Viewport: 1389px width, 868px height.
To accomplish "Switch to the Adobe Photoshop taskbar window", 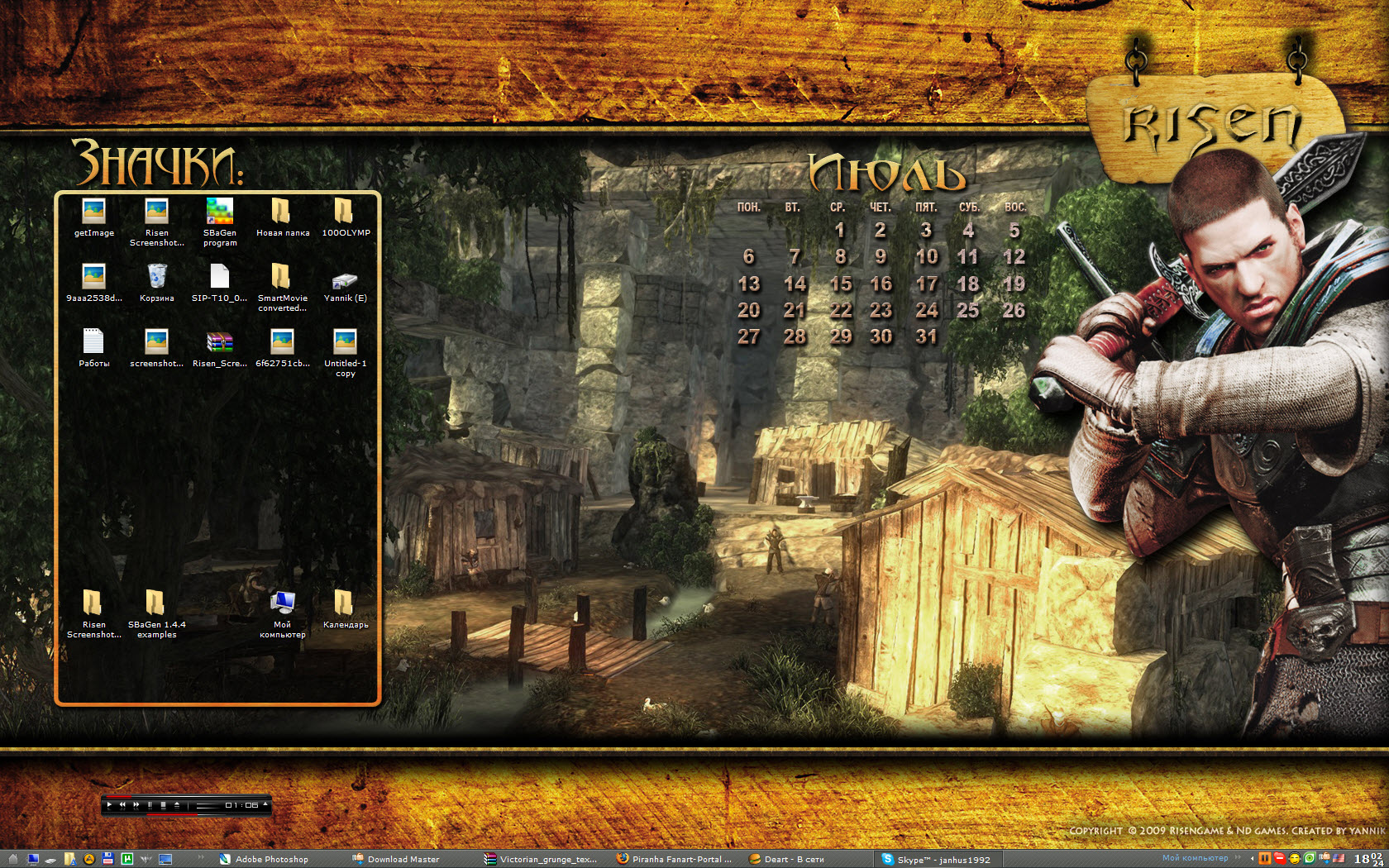I will (x=265, y=859).
